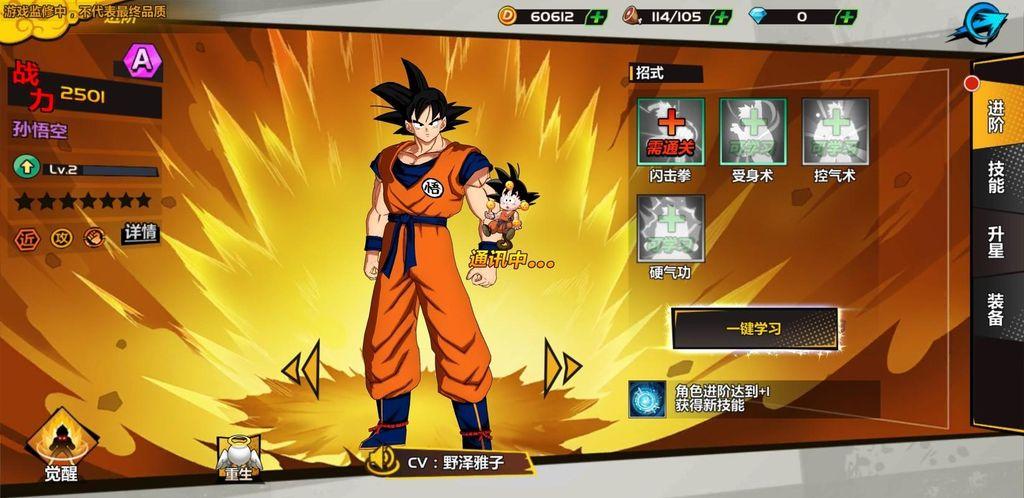
Task: Switch to the 进阶 tab
Action: (996, 116)
